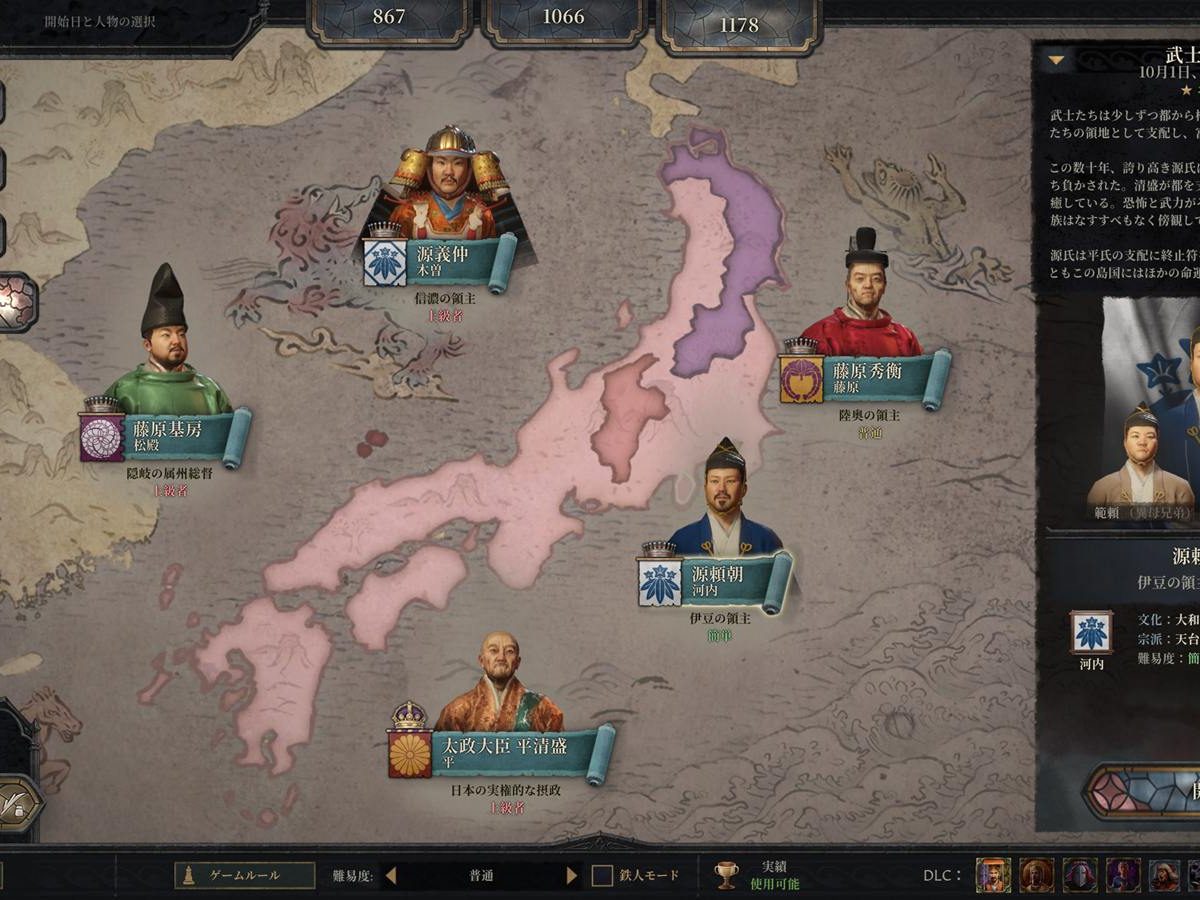Open the ゲームルール game rules
This screenshot has width=1200, height=900.
245,875
